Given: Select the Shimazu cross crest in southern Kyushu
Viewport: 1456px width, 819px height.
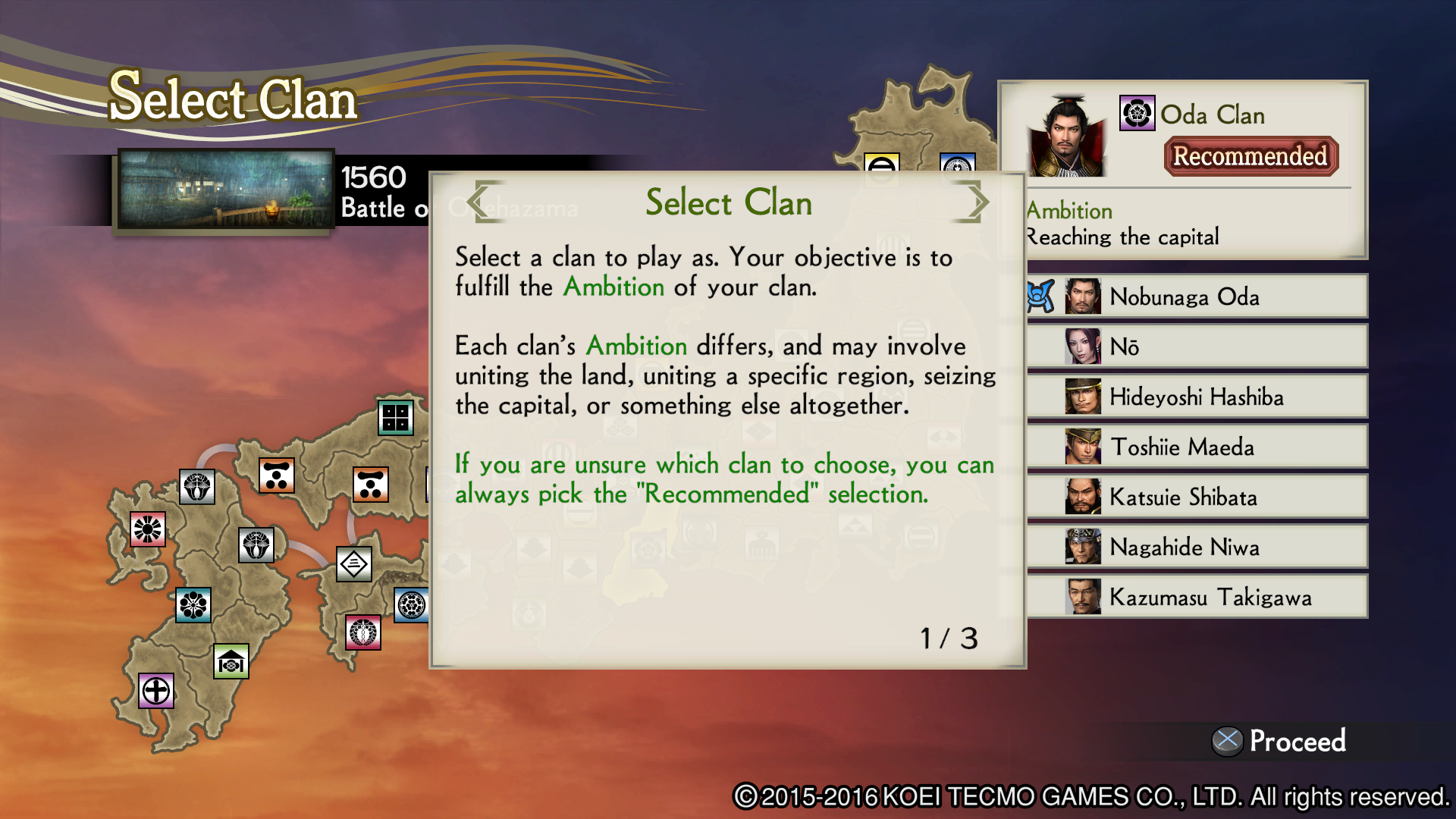Looking at the screenshot, I should (x=155, y=691).
